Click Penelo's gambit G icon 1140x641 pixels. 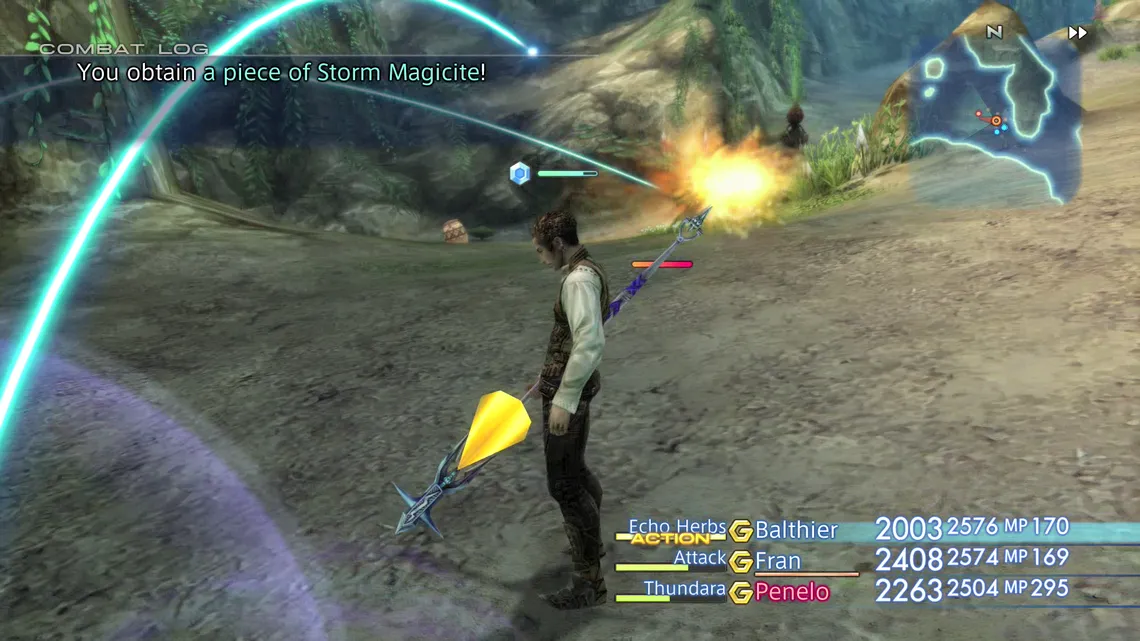[740, 593]
